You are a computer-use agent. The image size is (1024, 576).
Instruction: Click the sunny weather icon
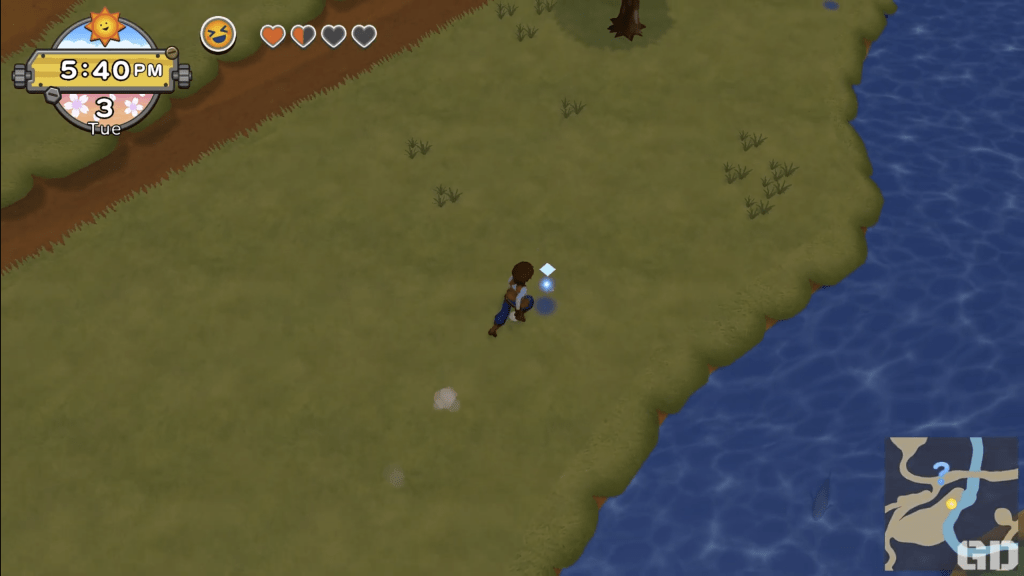[104, 25]
